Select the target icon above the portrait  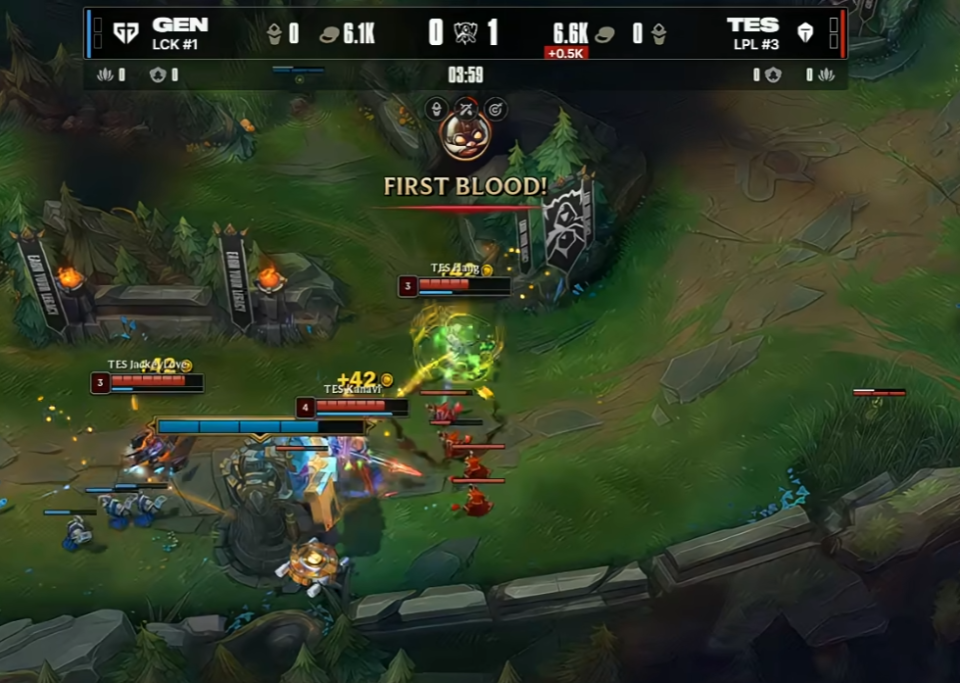coord(494,108)
